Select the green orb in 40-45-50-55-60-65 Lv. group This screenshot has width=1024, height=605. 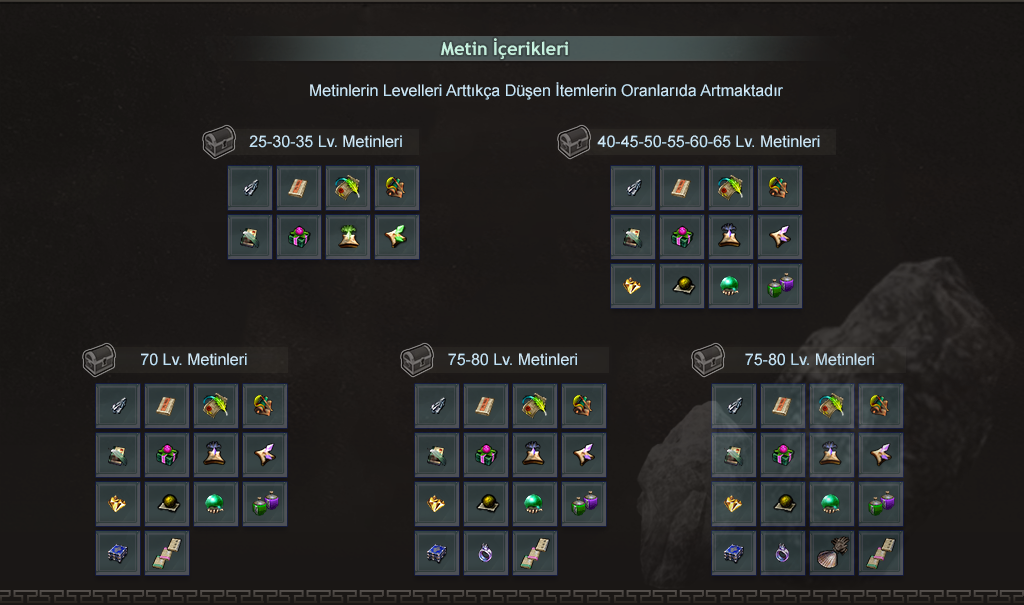[731, 286]
